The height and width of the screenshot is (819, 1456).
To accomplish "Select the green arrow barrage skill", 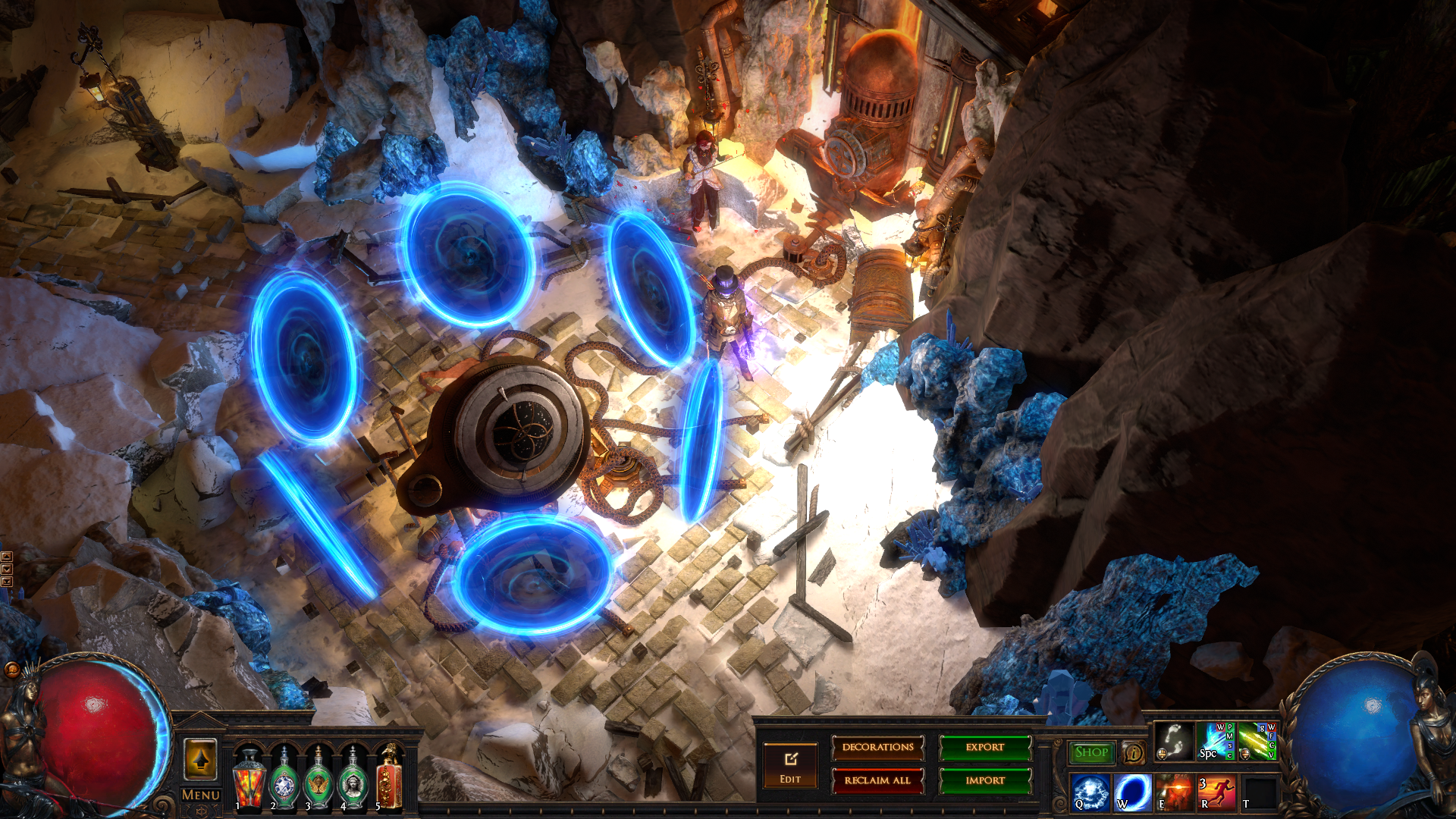I will coord(1257,742).
